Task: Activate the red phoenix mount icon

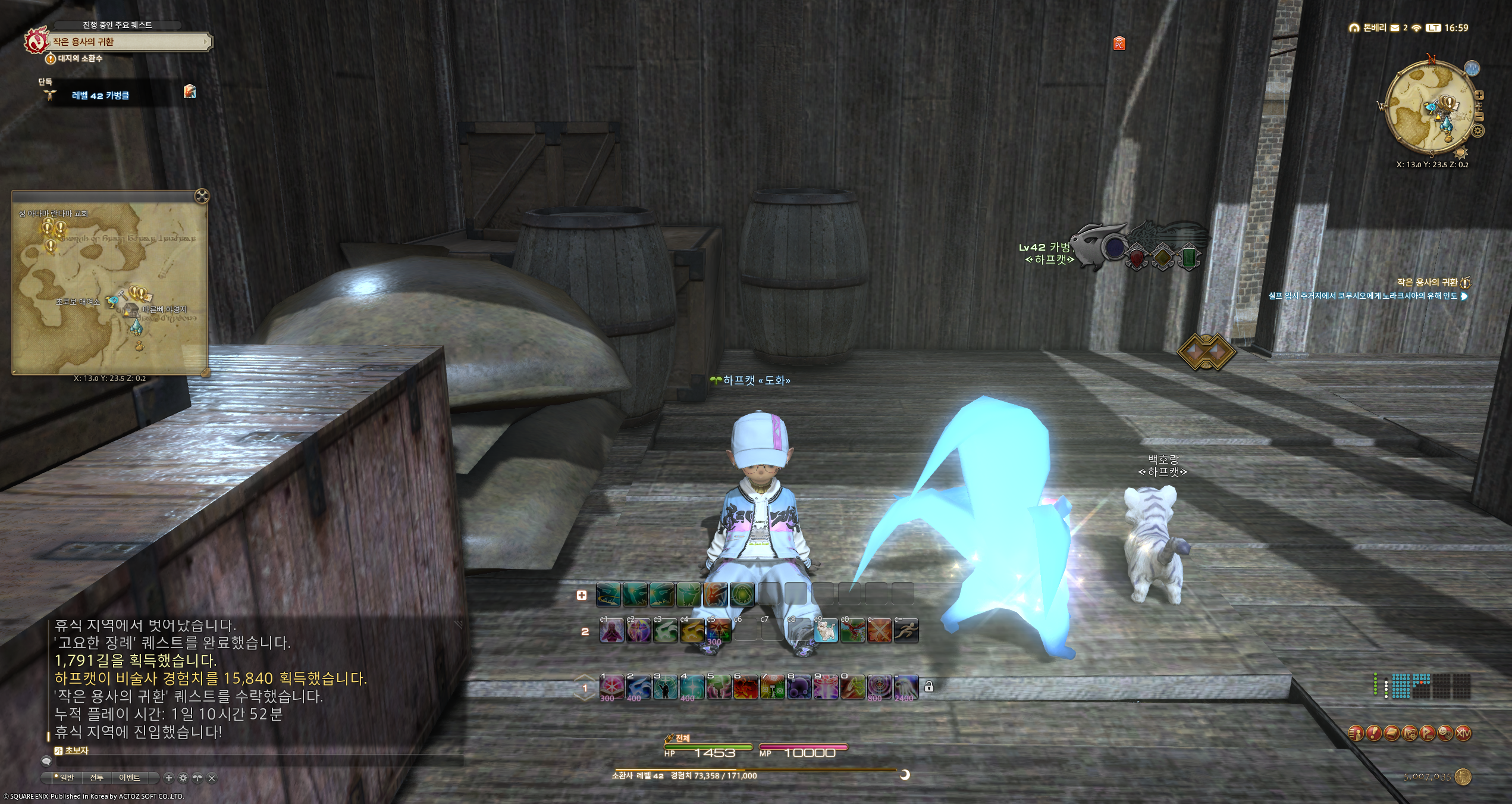Action: pyautogui.click(x=852, y=631)
